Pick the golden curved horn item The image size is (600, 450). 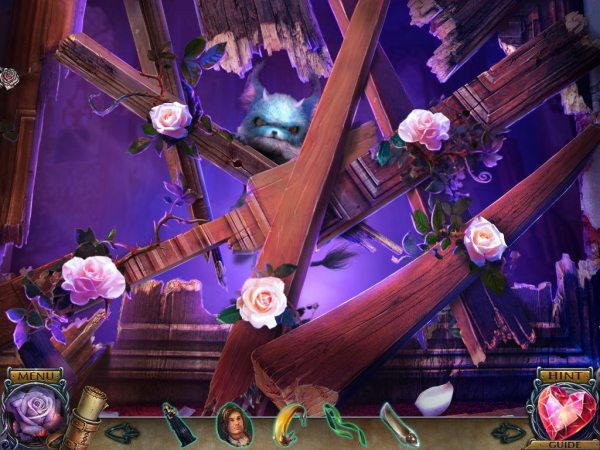[289, 423]
